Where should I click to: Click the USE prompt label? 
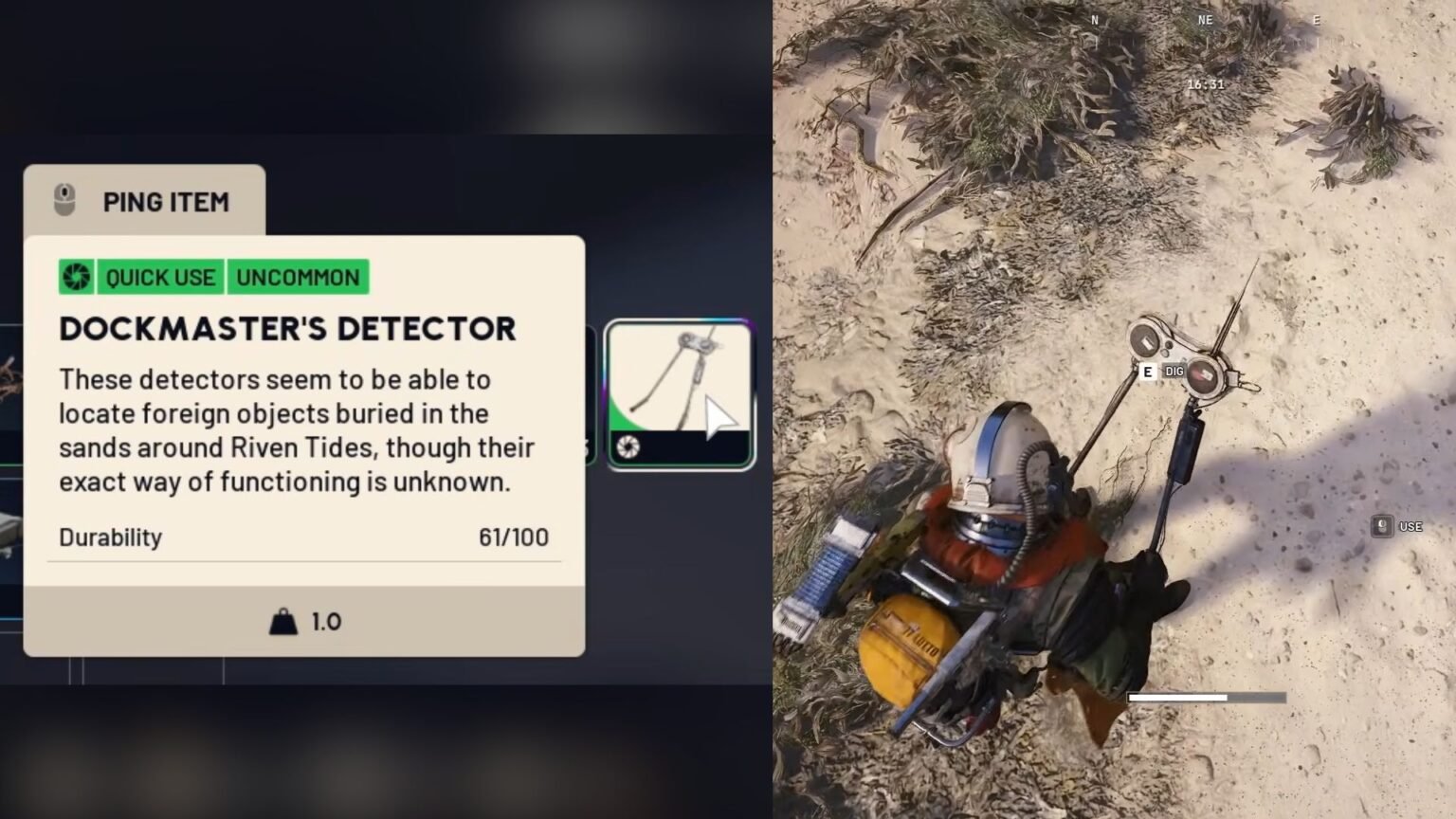click(x=1411, y=526)
